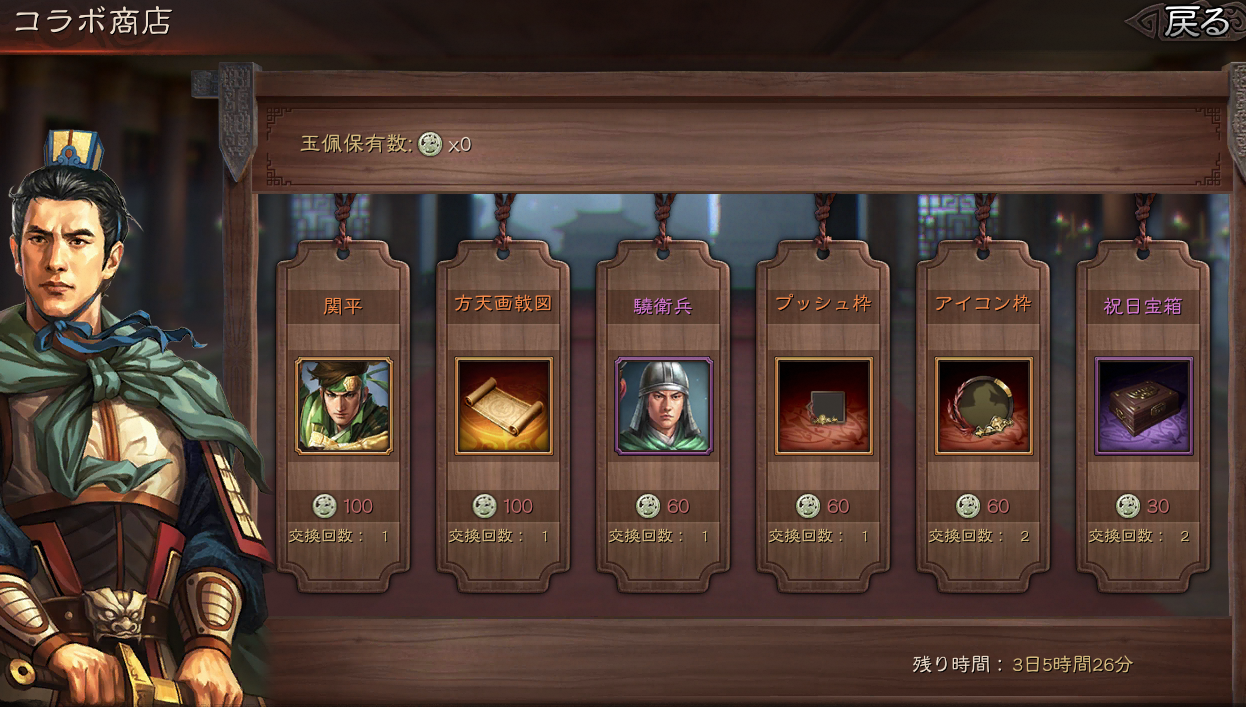The width and height of the screenshot is (1246, 707).
Task: Select the 関平 hero exchange item
Action: [x=344, y=406]
